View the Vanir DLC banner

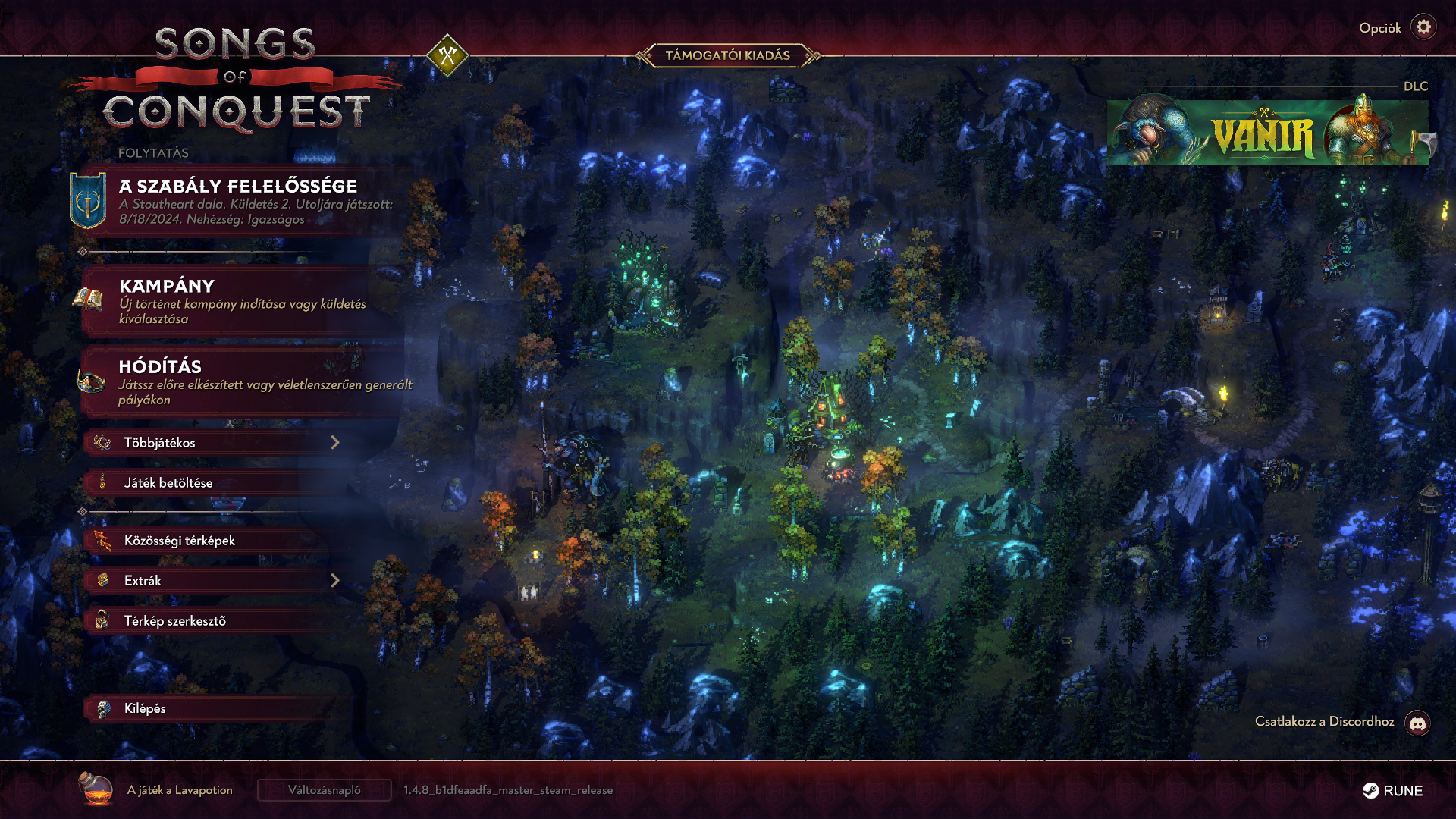pos(1267,133)
